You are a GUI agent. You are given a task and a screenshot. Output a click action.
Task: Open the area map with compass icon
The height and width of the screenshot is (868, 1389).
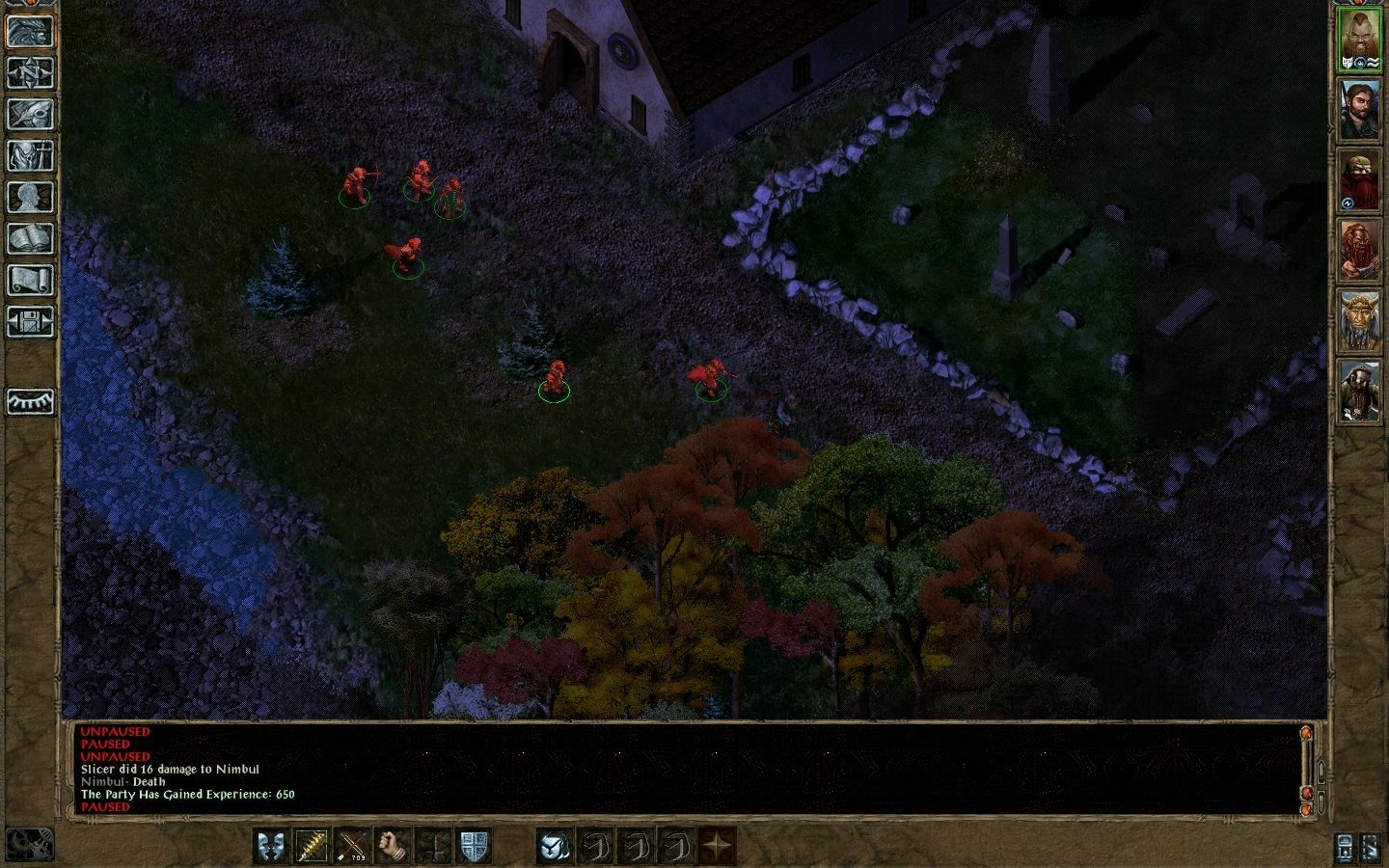click(x=30, y=72)
